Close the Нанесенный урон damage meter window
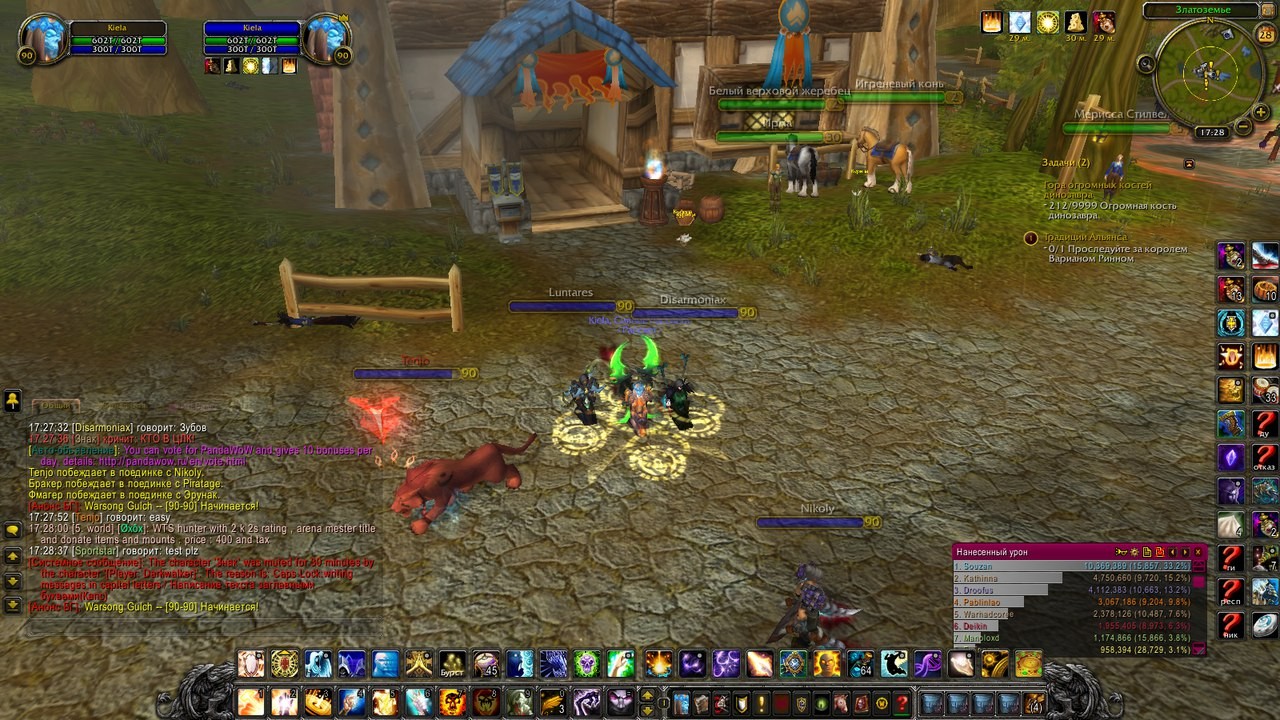The width and height of the screenshot is (1280, 720). pyautogui.click(x=1199, y=551)
